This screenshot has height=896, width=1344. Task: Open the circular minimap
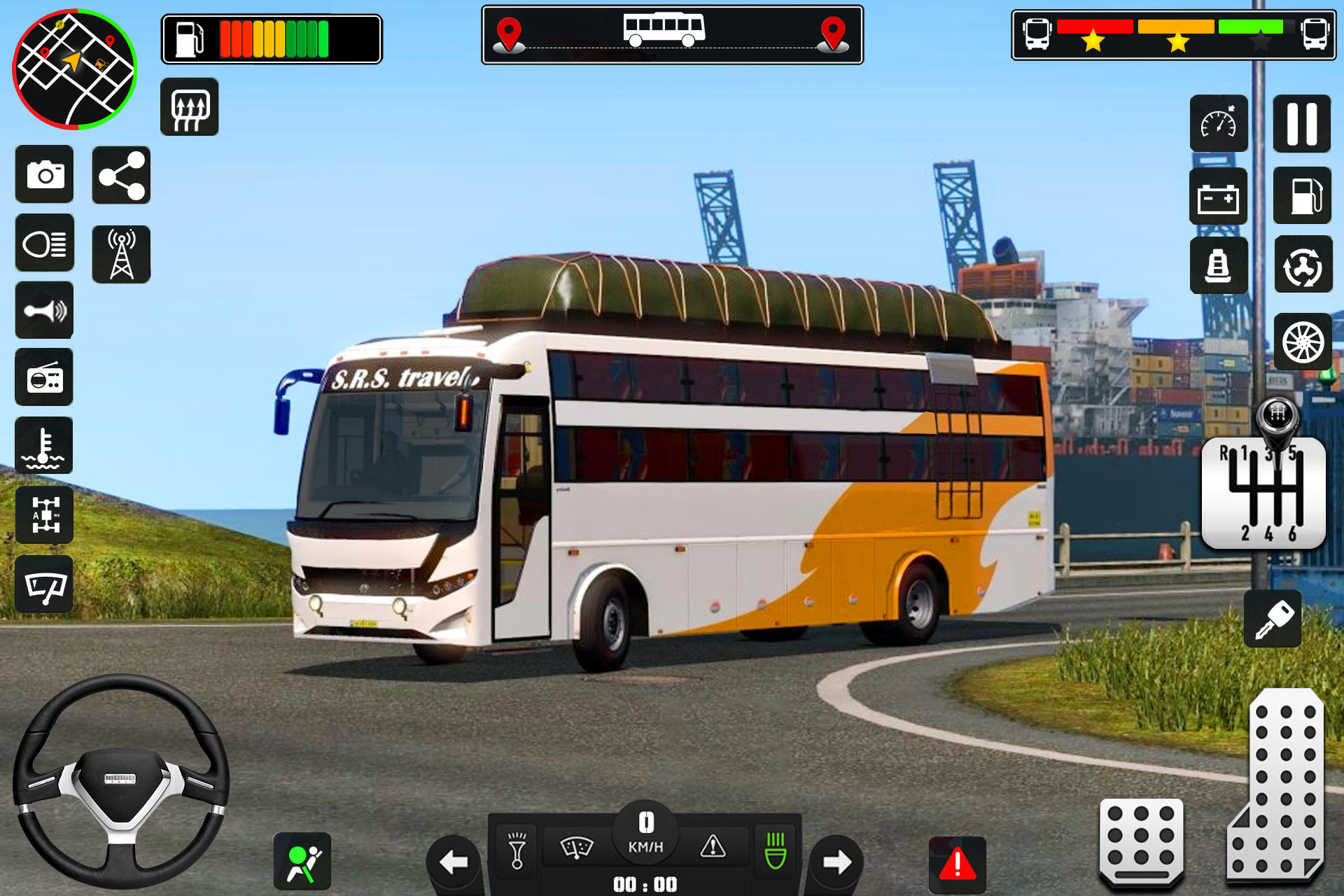pos(74,69)
